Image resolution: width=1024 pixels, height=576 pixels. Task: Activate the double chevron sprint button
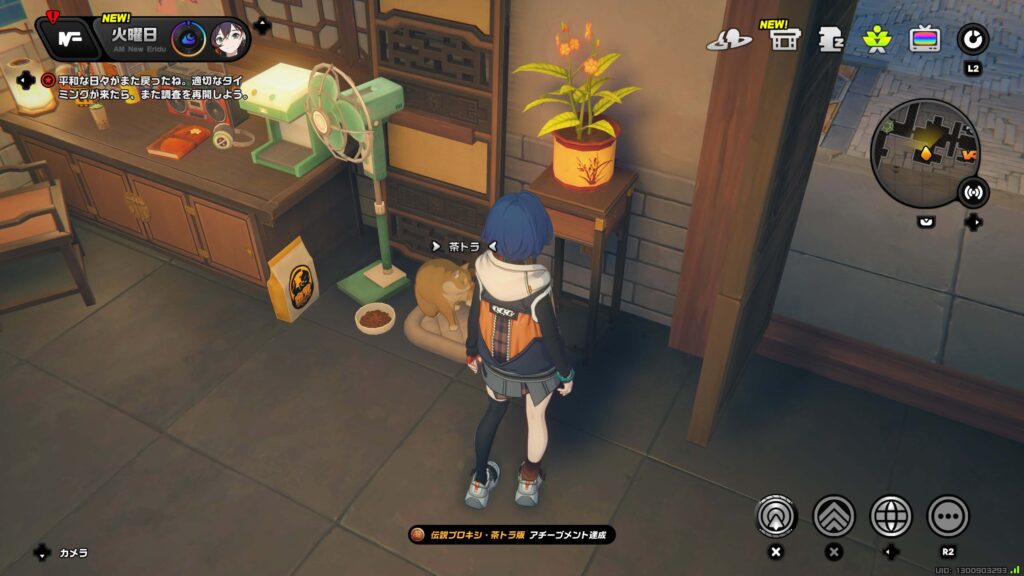834,516
